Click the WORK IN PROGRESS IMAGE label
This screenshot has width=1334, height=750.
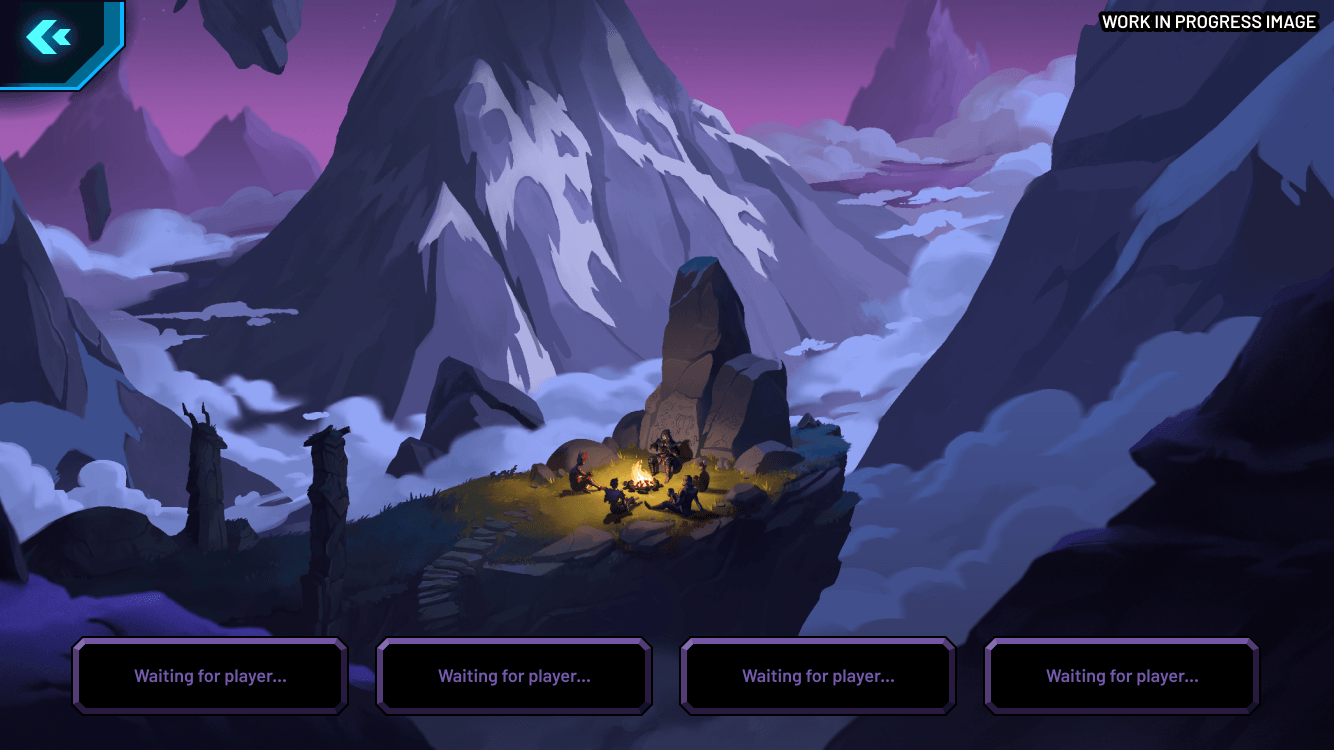click(1207, 21)
